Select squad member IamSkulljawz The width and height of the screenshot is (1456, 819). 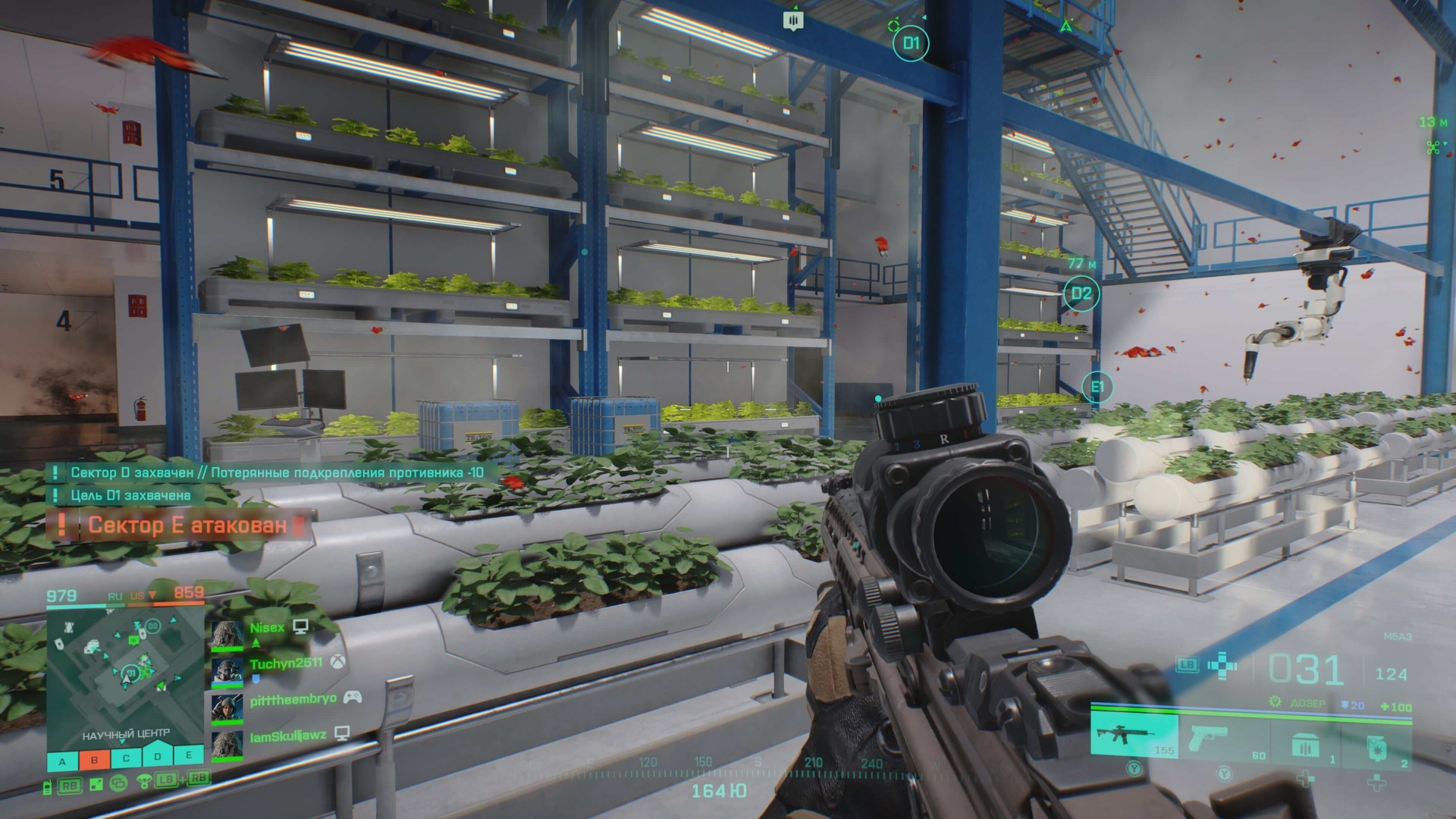[x=288, y=736]
